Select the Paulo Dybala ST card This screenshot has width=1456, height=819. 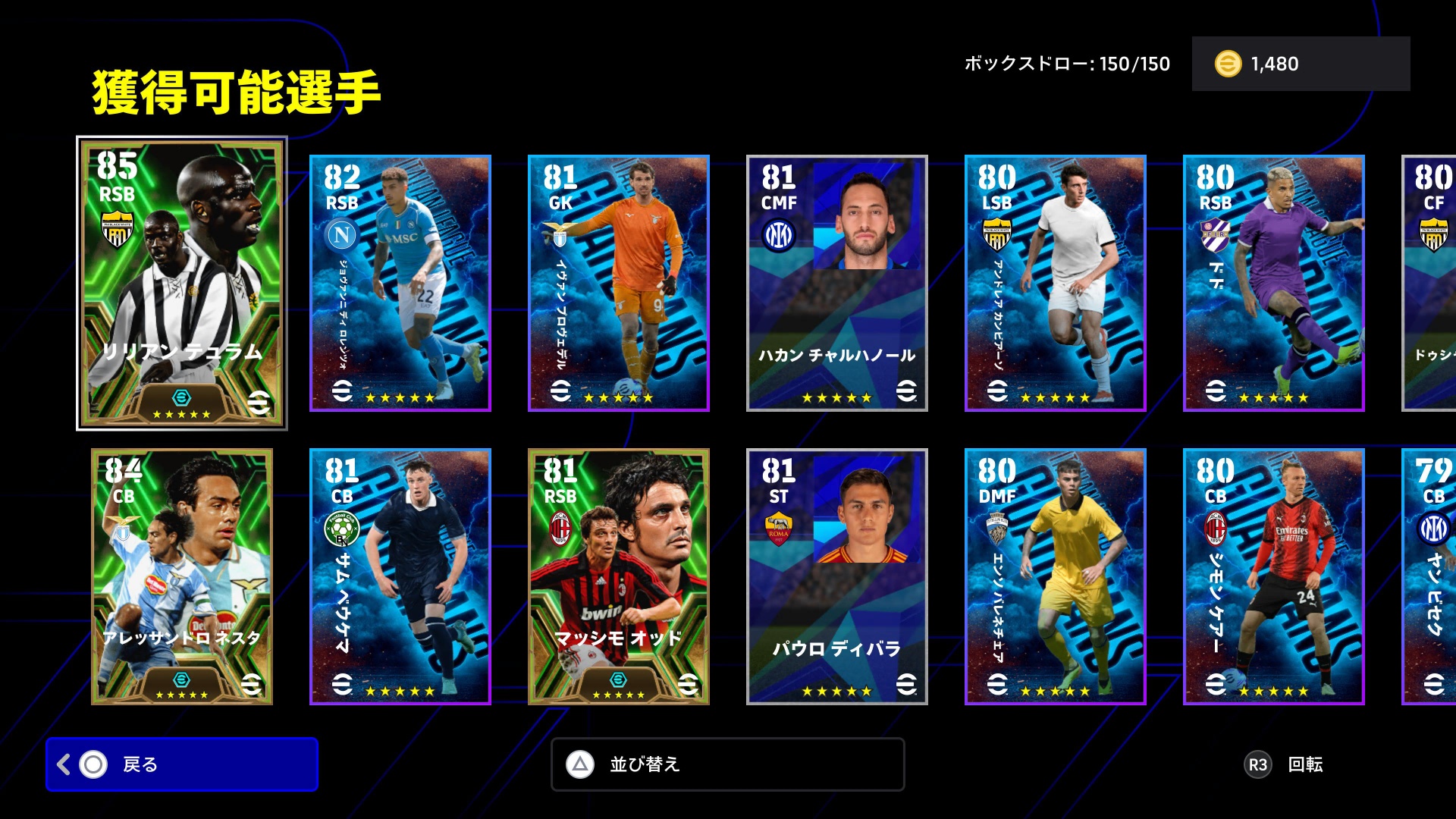[836, 576]
